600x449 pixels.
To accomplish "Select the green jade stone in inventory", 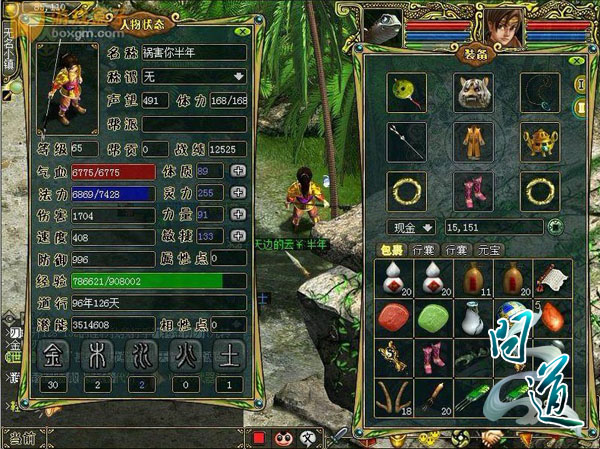I will [431, 319].
